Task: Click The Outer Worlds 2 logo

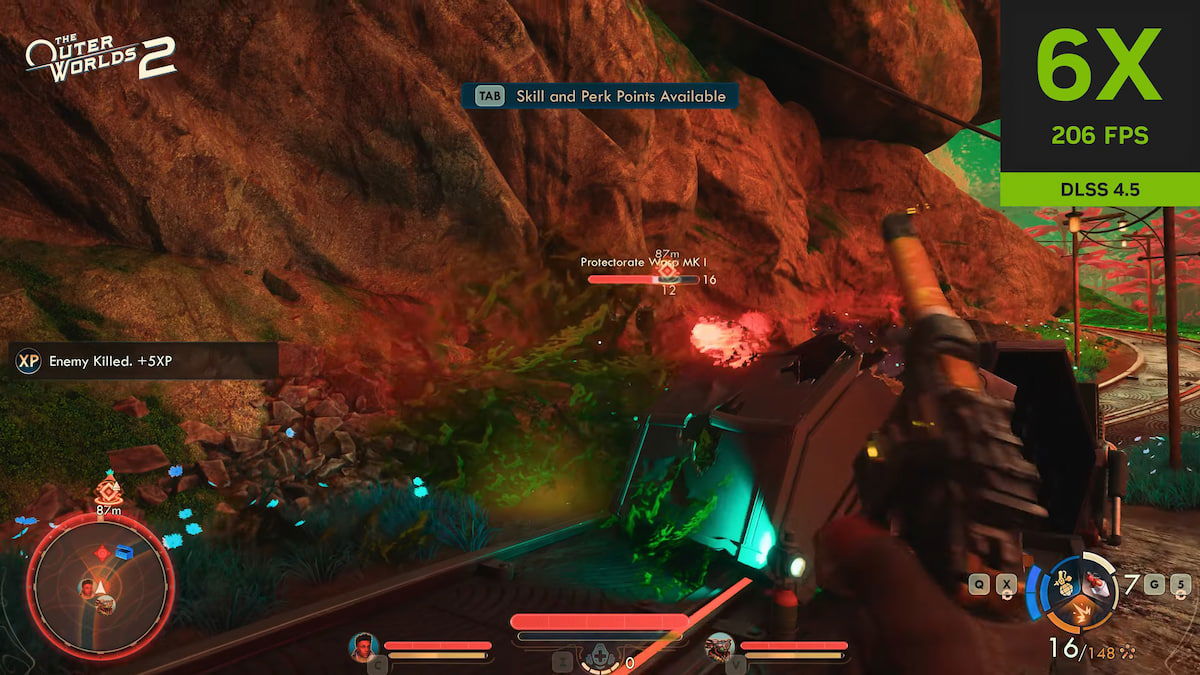Action: pos(100,57)
